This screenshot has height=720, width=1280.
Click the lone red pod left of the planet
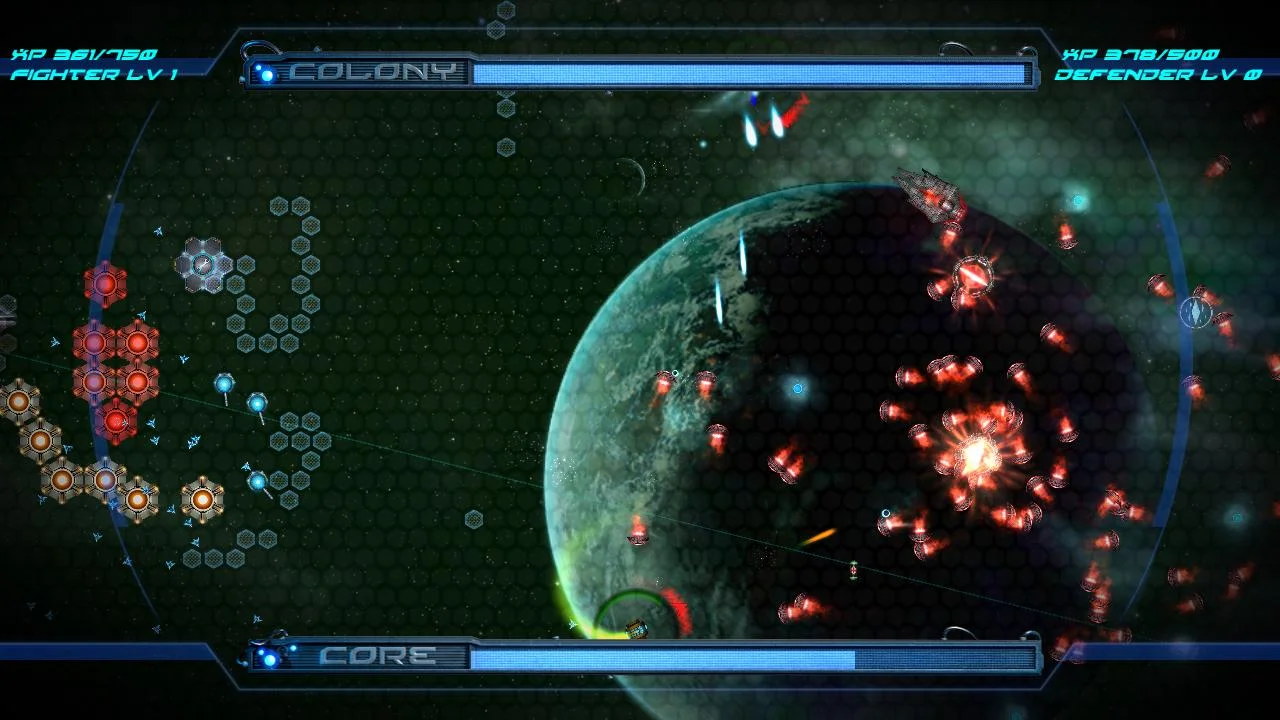[x=637, y=533]
